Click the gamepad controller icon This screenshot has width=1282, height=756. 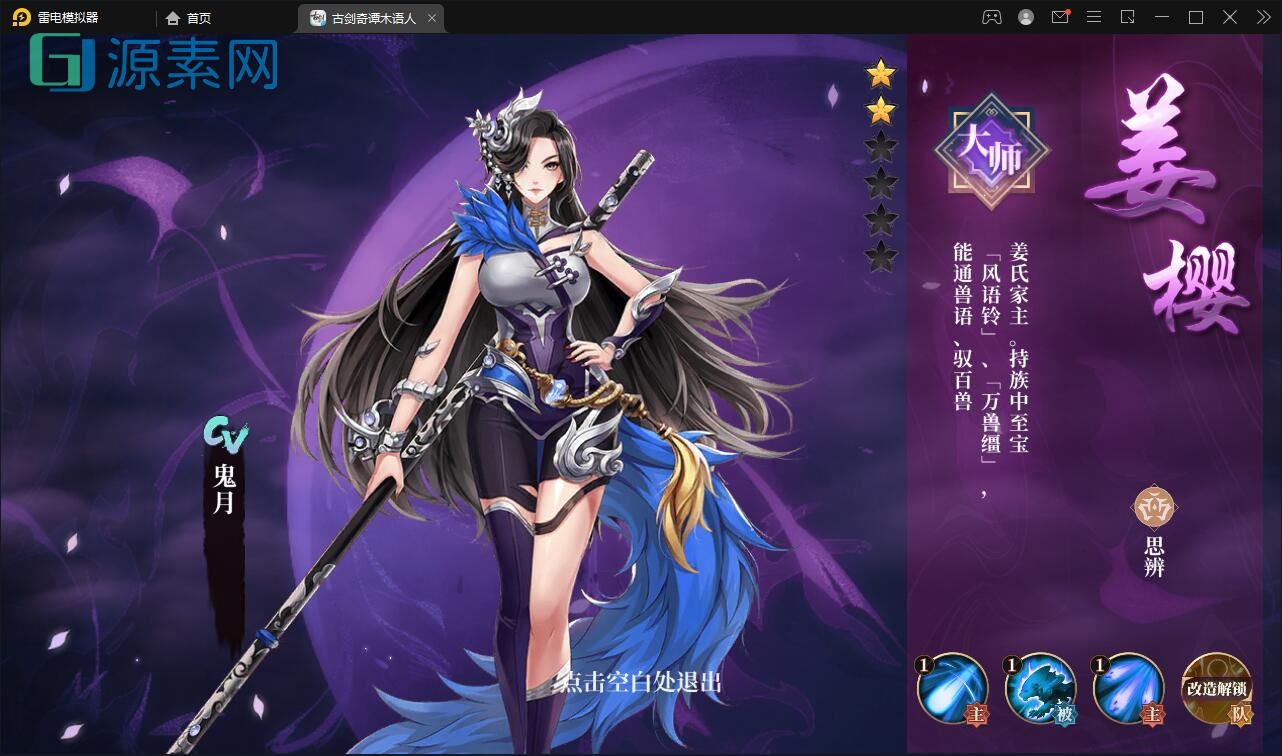tap(990, 17)
